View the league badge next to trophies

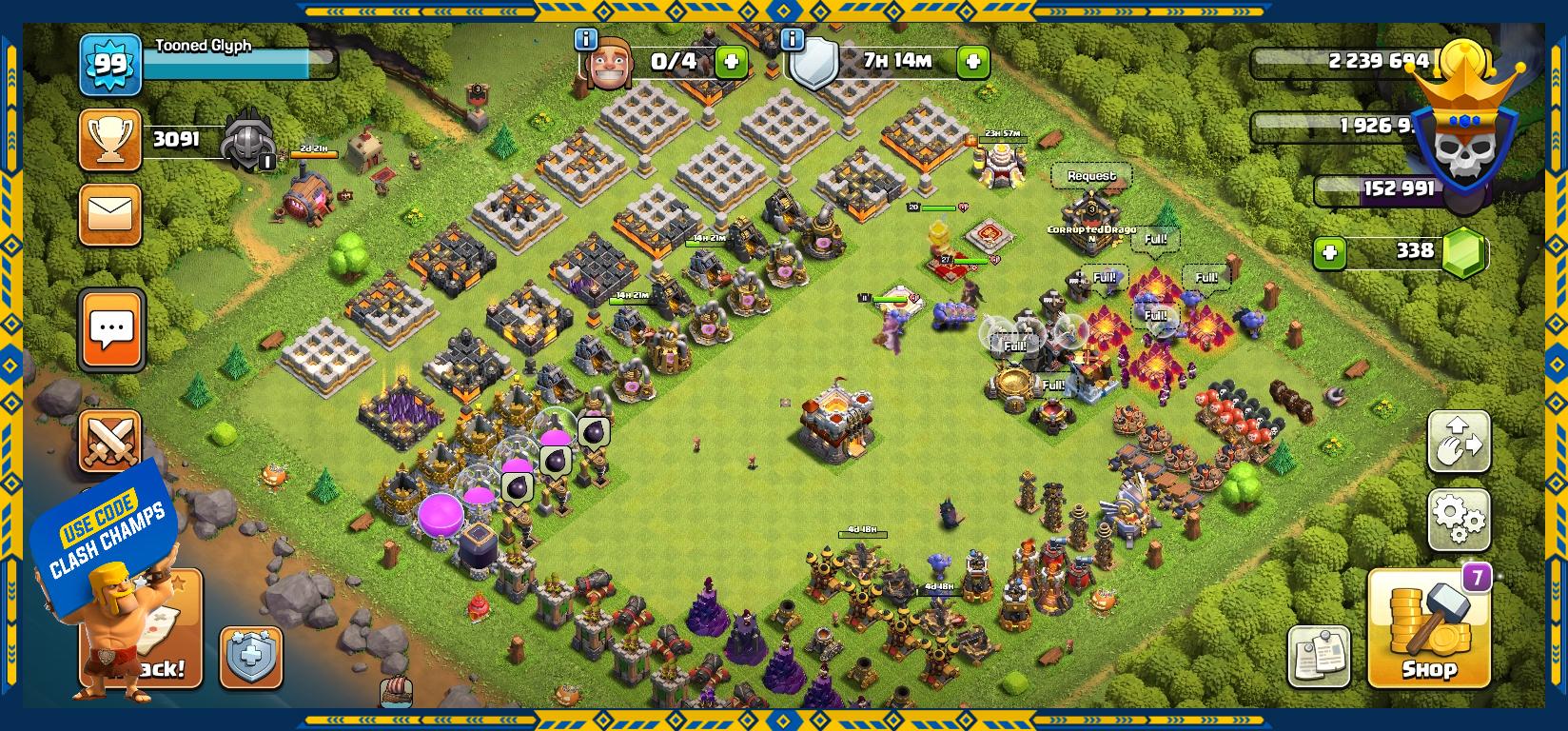coord(247,145)
